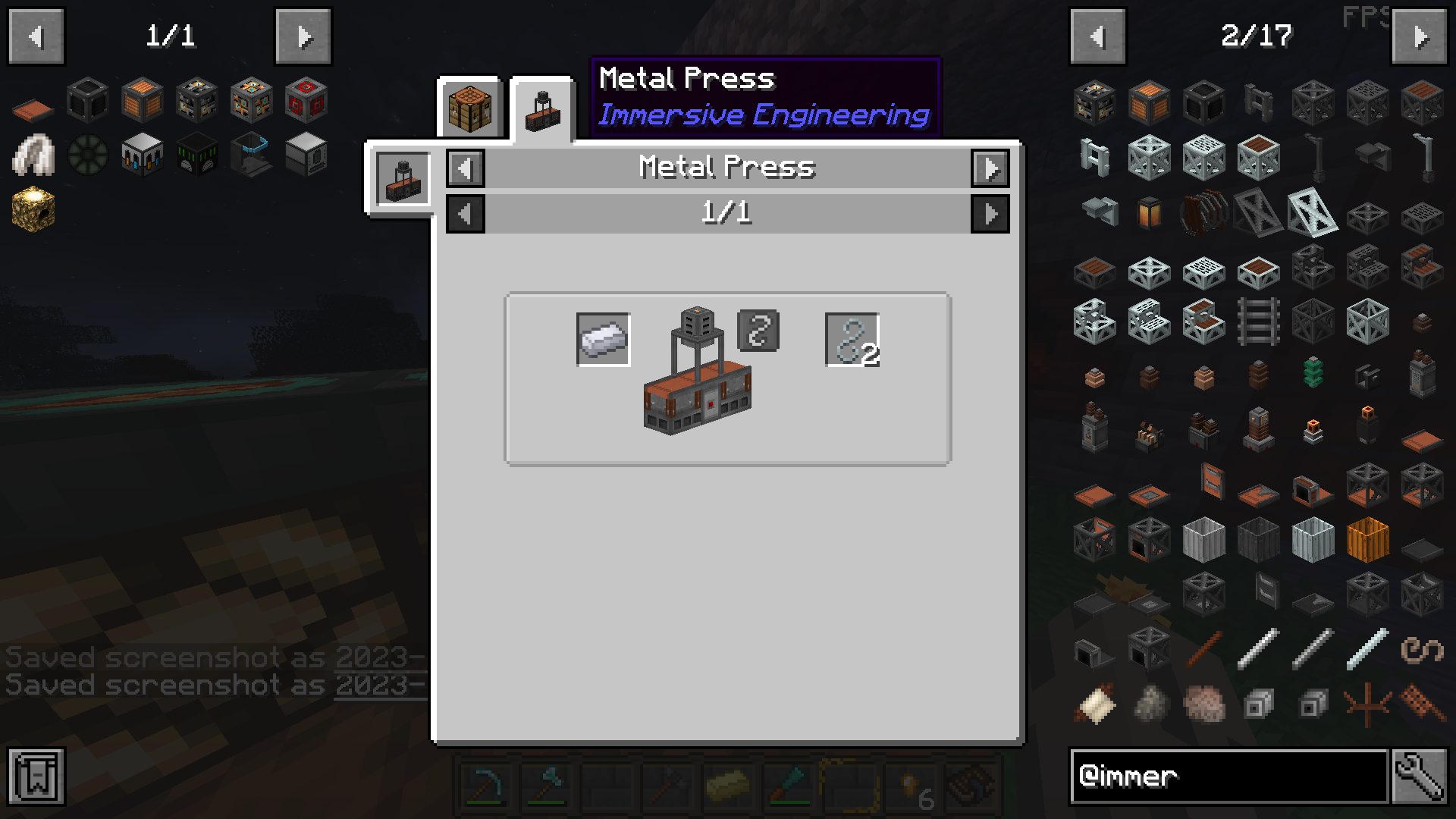Switch to the Crafting Table recipe tab

coord(469,108)
